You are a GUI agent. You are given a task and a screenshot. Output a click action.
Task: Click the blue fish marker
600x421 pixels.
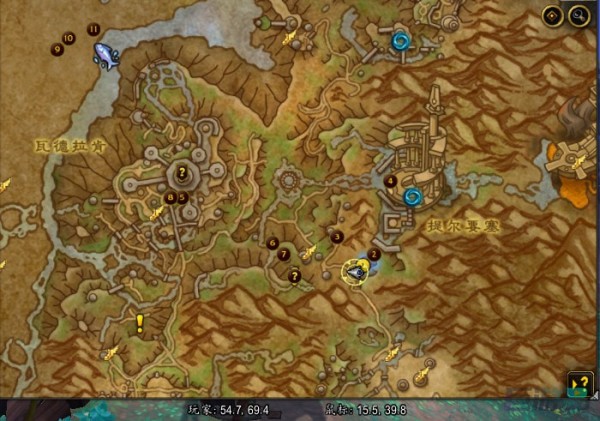click(105, 54)
